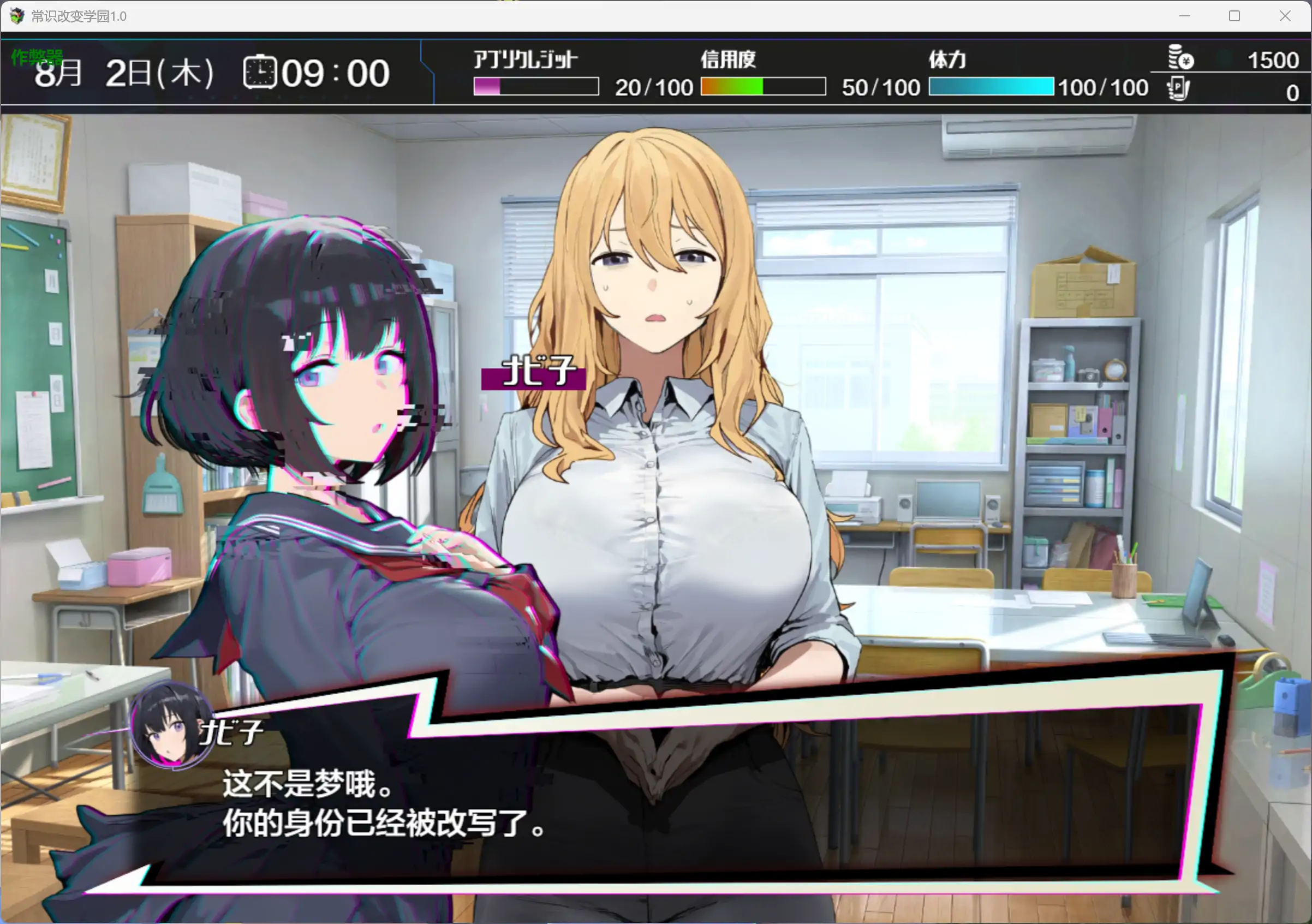Click the phone payment points icon
The height and width of the screenshot is (924, 1312).
1178,88
